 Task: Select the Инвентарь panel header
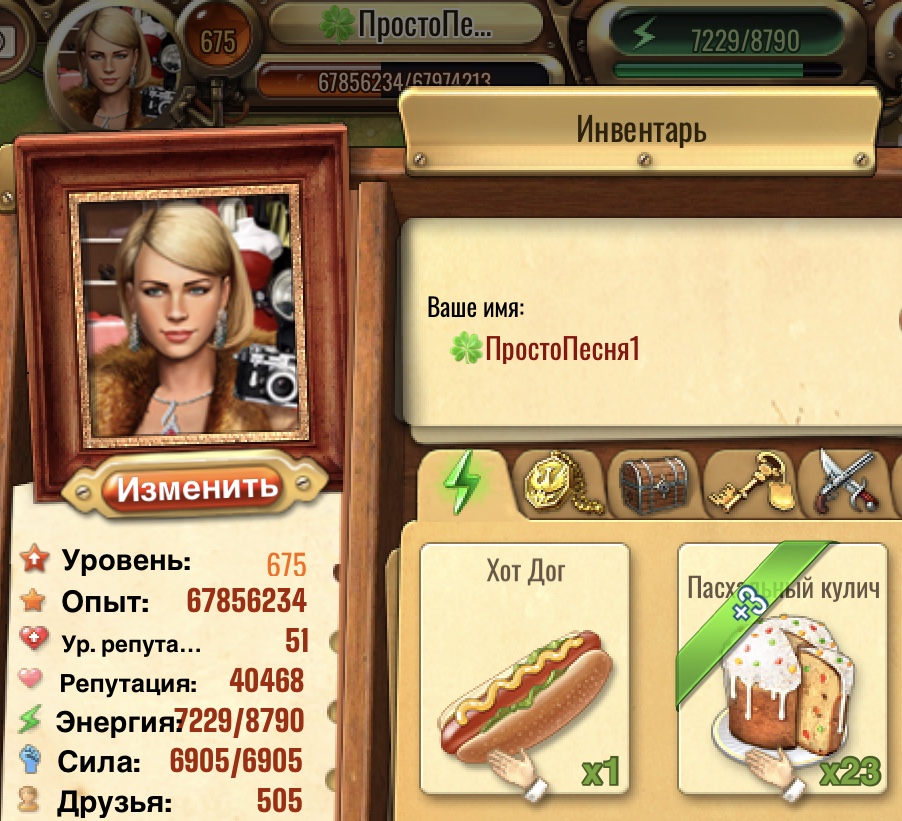tap(641, 129)
